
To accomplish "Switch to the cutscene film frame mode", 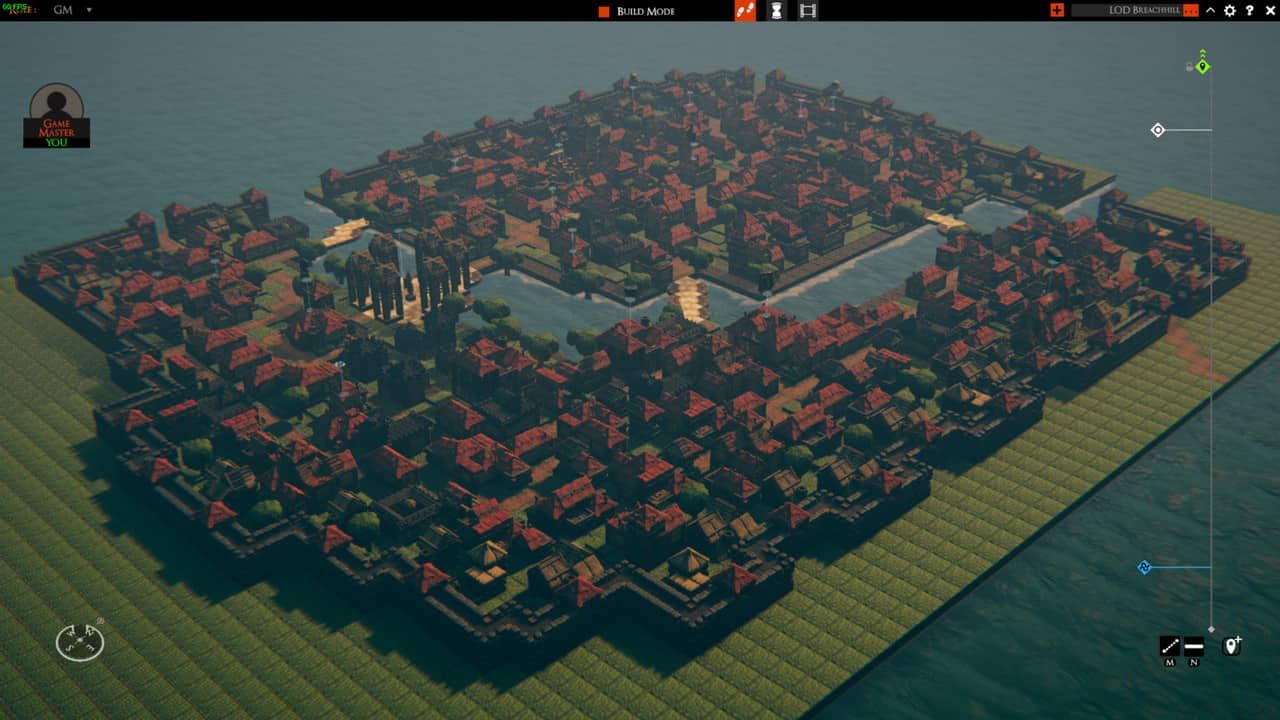I will (808, 11).
